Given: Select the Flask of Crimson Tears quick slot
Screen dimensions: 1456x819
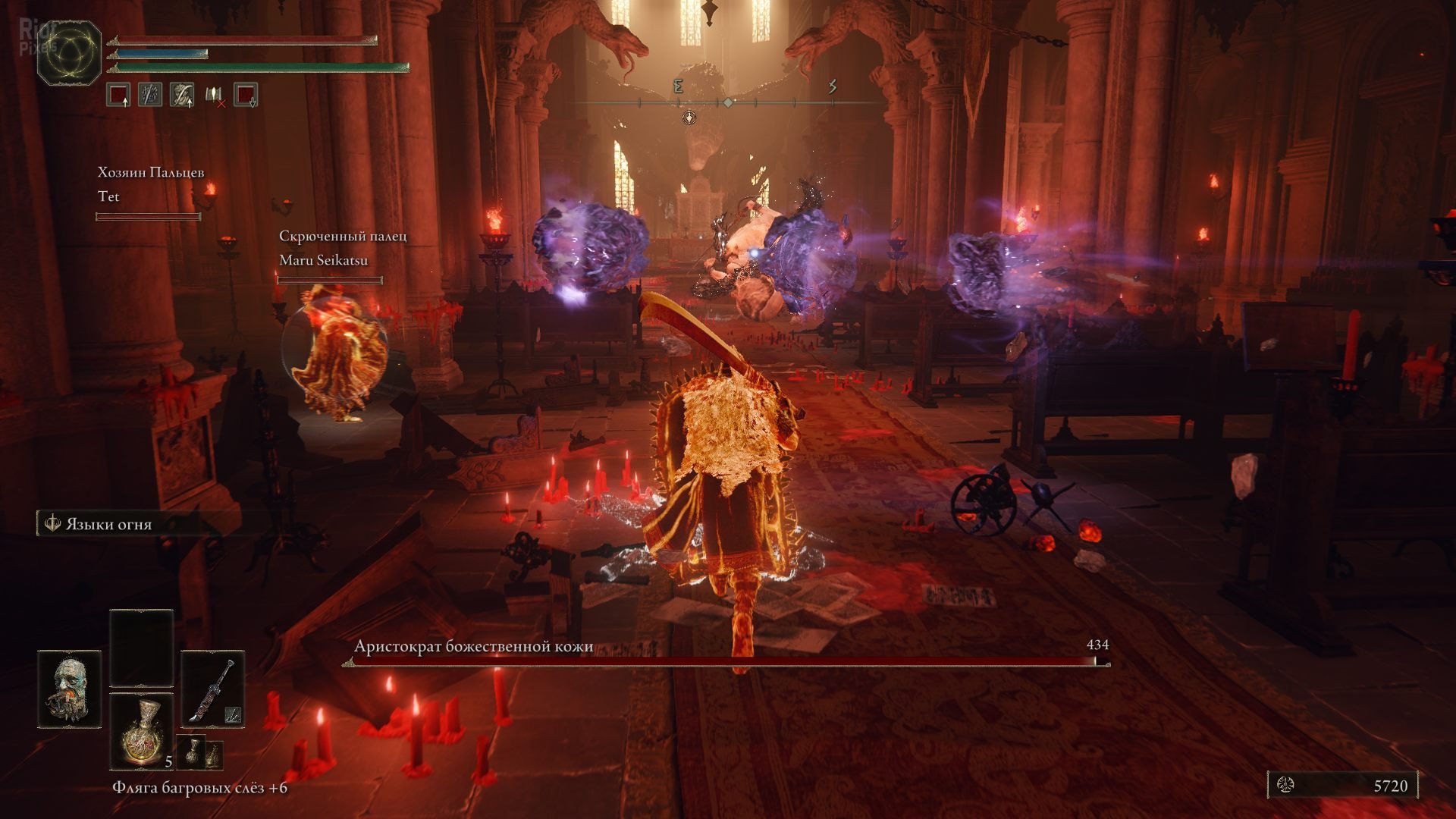Looking at the screenshot, I should pyautogui.click(x=142, y=730).
